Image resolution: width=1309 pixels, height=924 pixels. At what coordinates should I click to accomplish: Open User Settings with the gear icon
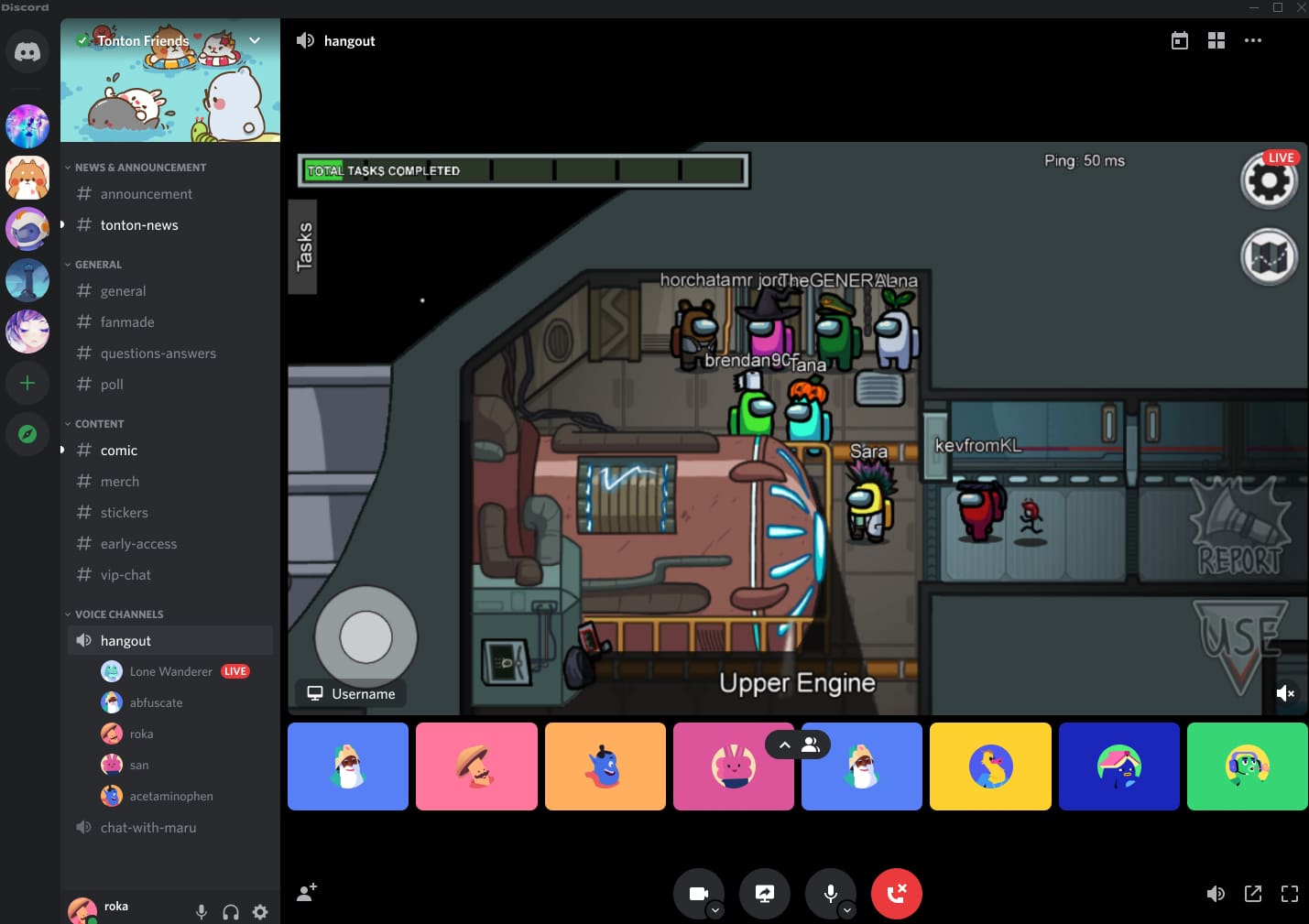tap(260, 912)
